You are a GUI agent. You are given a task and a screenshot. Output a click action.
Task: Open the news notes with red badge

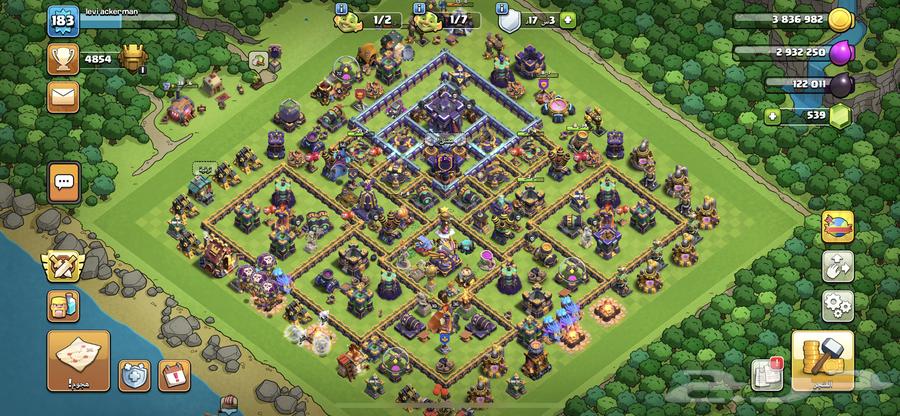pos(768,373)
